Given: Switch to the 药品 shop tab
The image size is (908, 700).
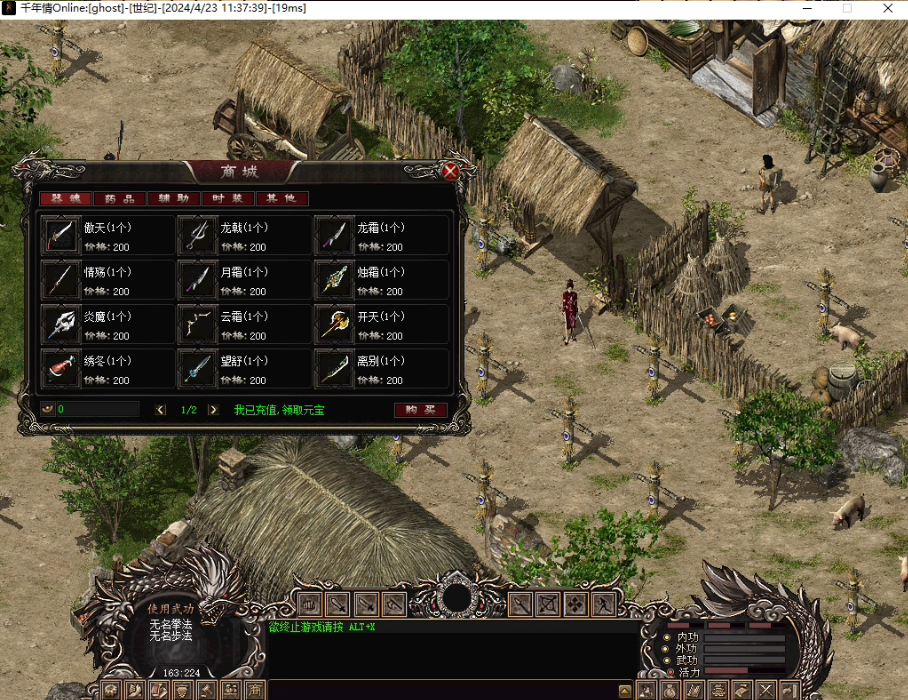Looking at the screenshot, I should (x=120, y=199).
